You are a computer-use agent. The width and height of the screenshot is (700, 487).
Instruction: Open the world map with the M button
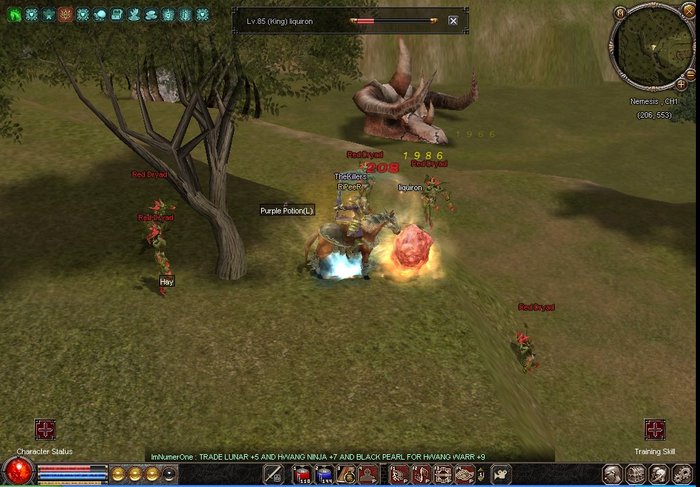620,13
